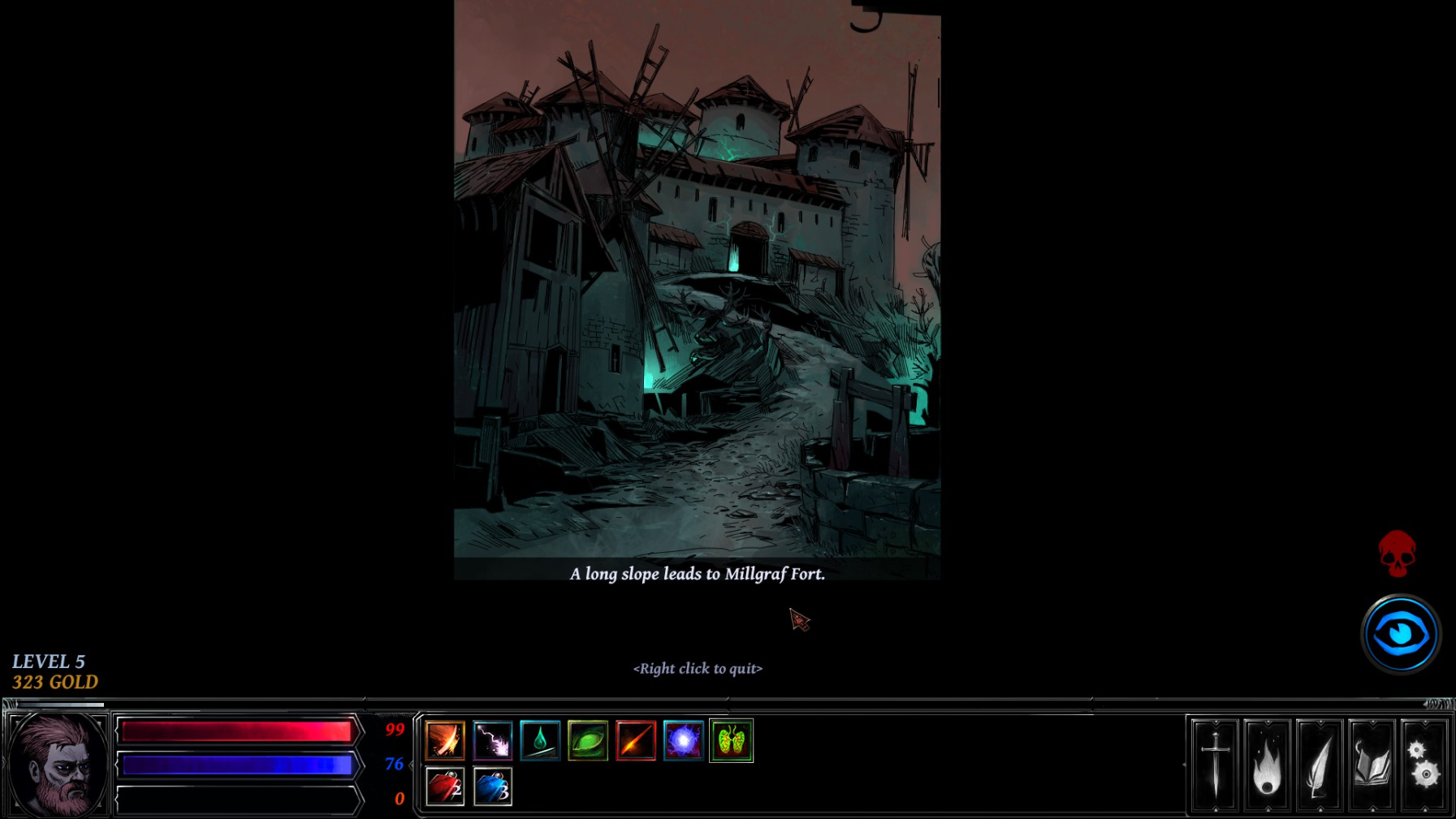This screenshot has height=819, width=1456.
Task: Cast the blue energy orb spell
Action: (684, 740)
